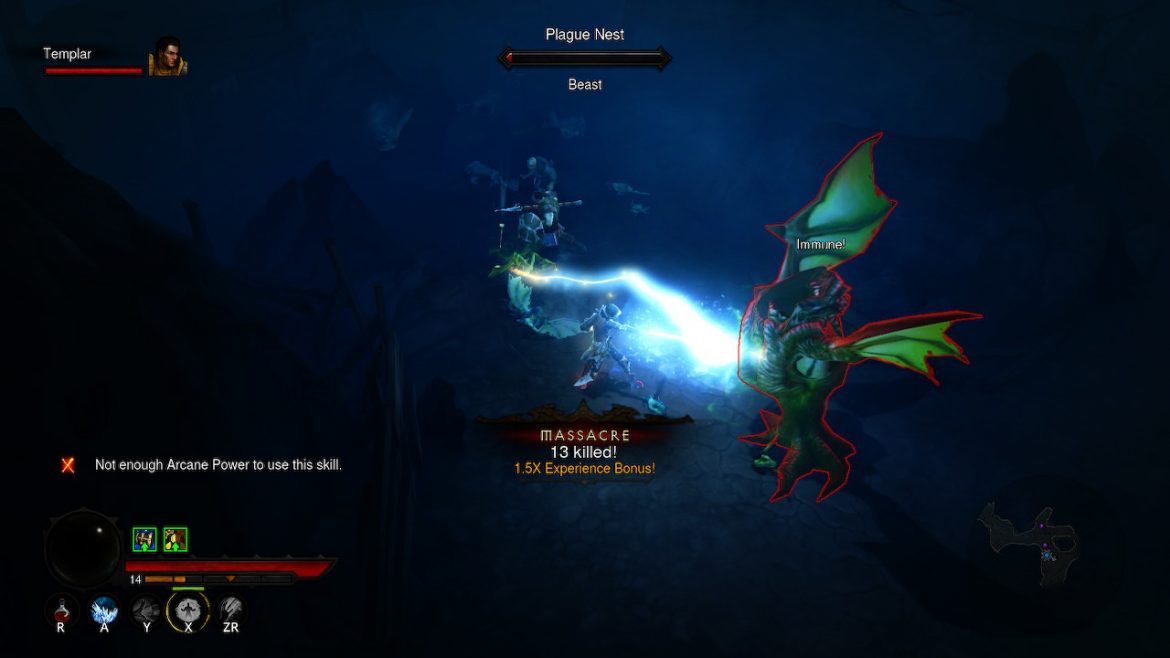
Task: Activate the greyed-out skill above ZR
Action: point(231,609)
